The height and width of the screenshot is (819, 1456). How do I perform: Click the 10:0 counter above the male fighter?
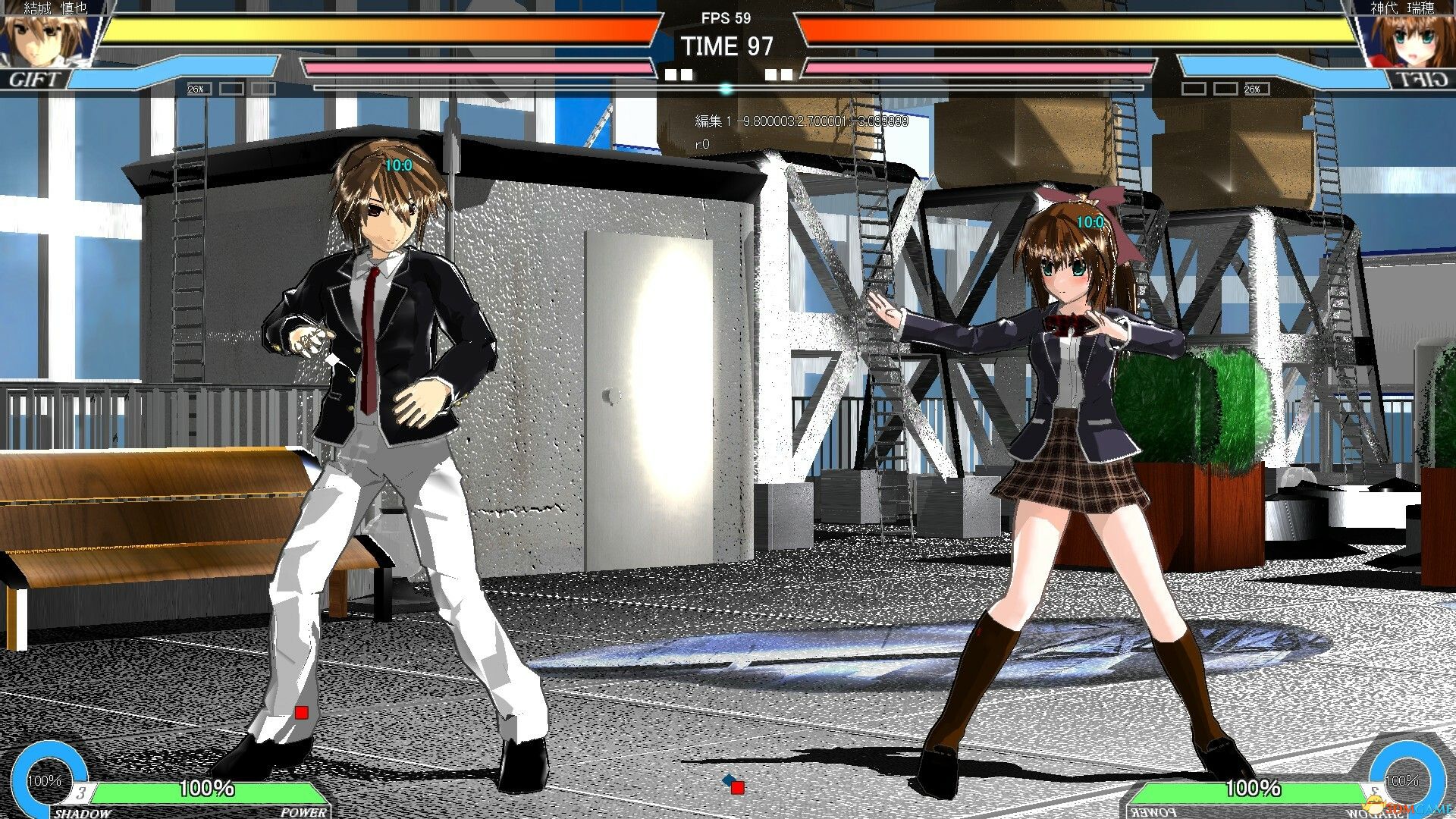398,164
